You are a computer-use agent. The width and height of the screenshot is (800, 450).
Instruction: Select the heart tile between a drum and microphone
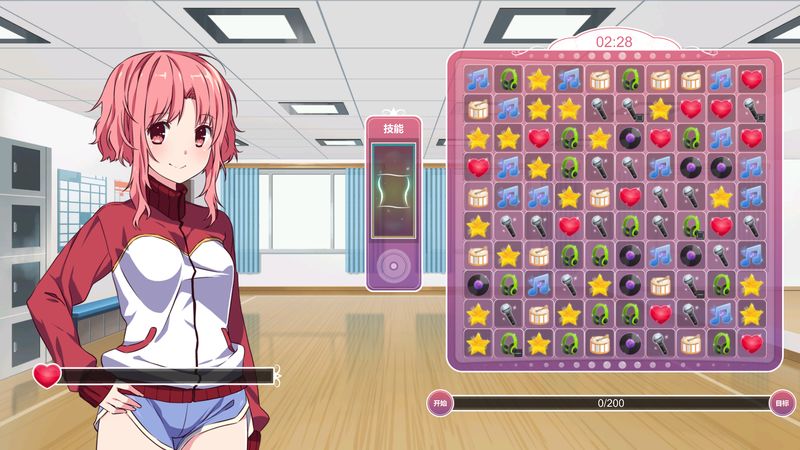(x=630, y=197)
